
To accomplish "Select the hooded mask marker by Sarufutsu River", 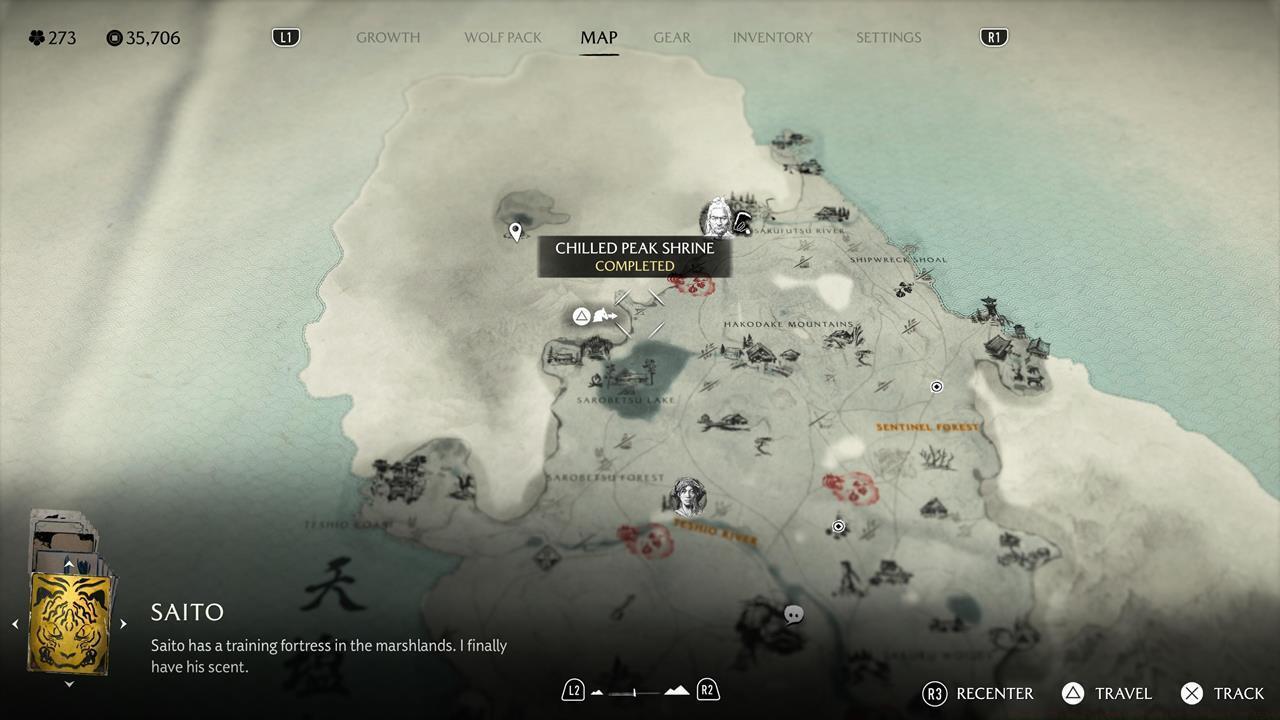I will [741, 222].
